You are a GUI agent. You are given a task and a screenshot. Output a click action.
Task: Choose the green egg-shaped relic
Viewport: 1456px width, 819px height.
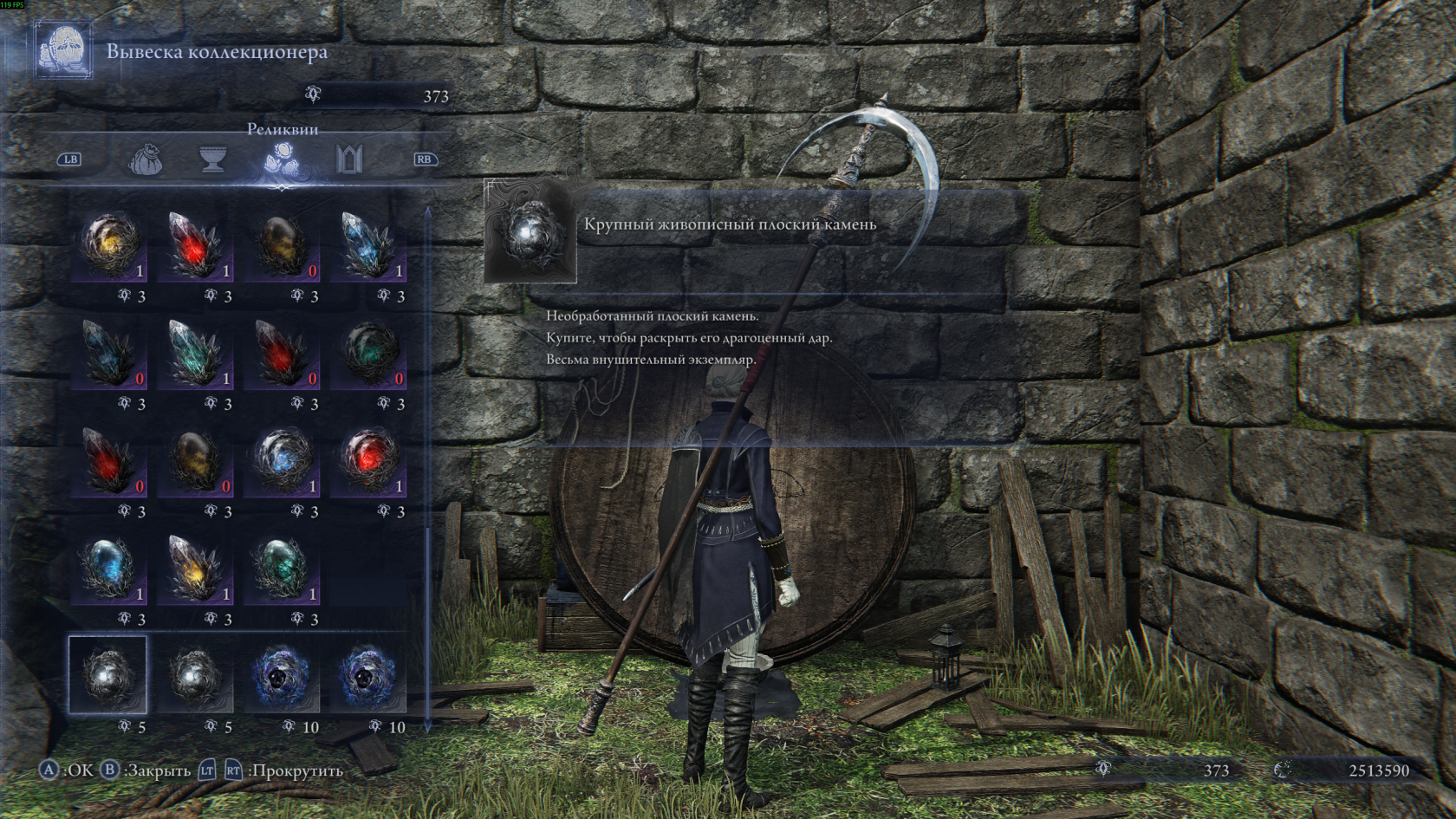283,568
